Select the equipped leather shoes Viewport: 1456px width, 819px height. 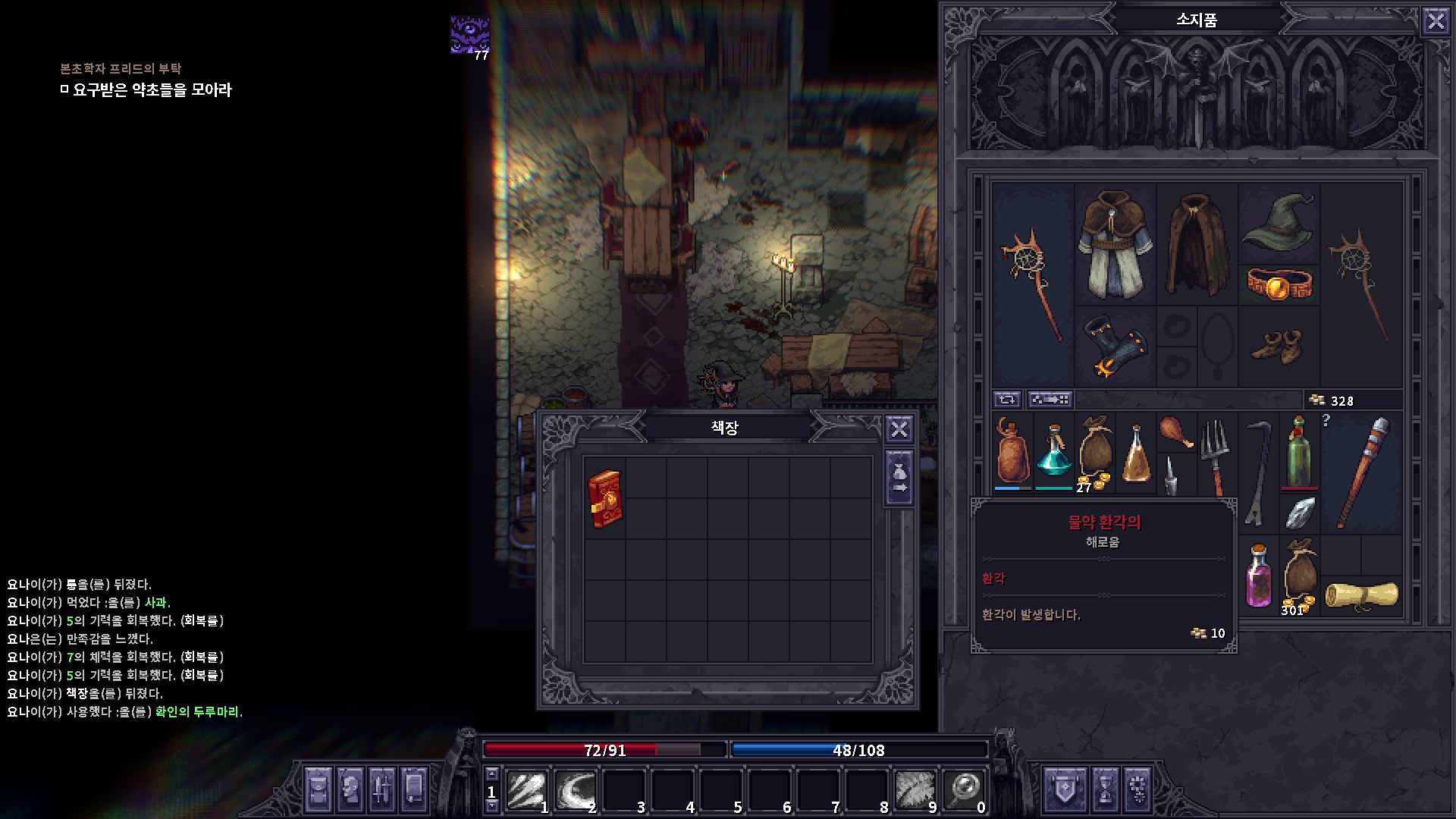1279,347
